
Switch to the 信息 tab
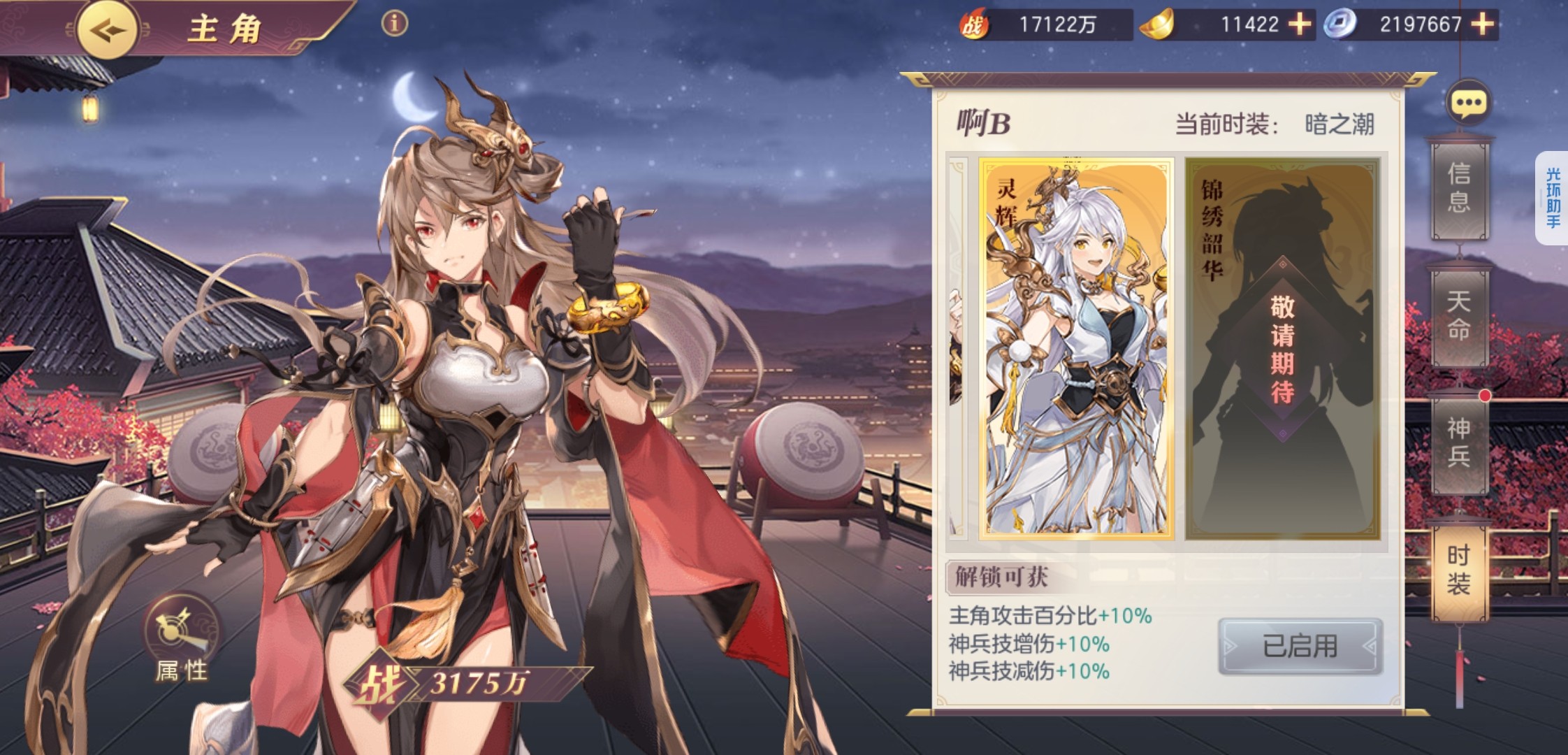click(x=1459, y=187)
